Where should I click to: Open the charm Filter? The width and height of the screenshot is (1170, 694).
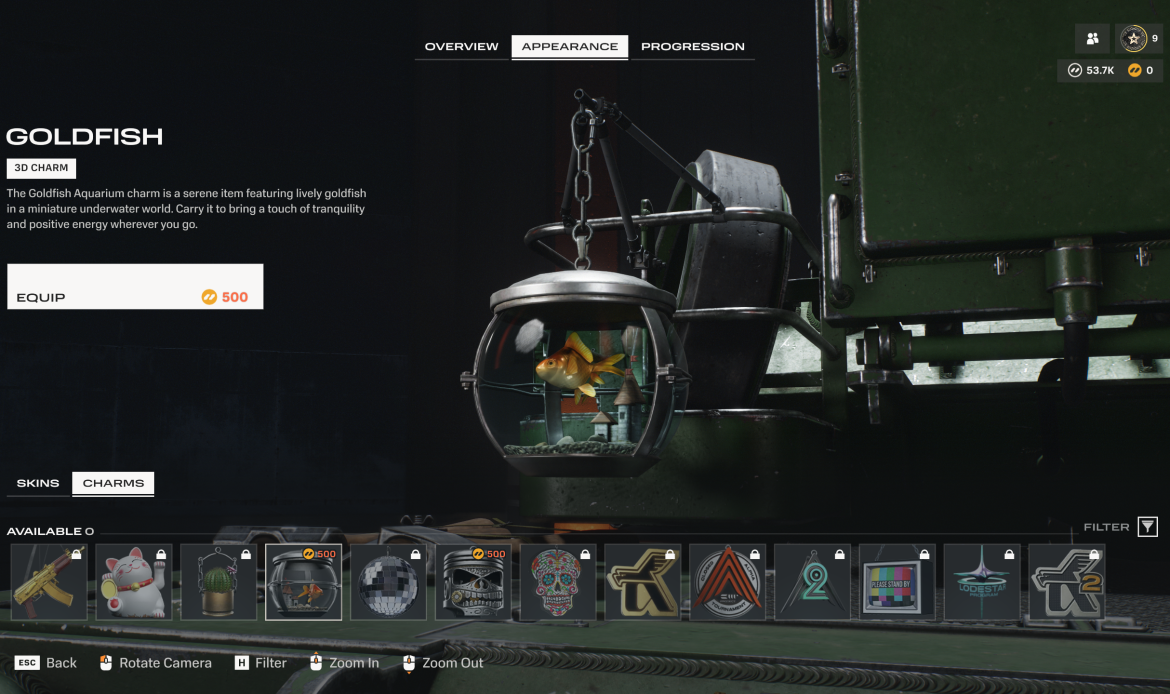1147,527
